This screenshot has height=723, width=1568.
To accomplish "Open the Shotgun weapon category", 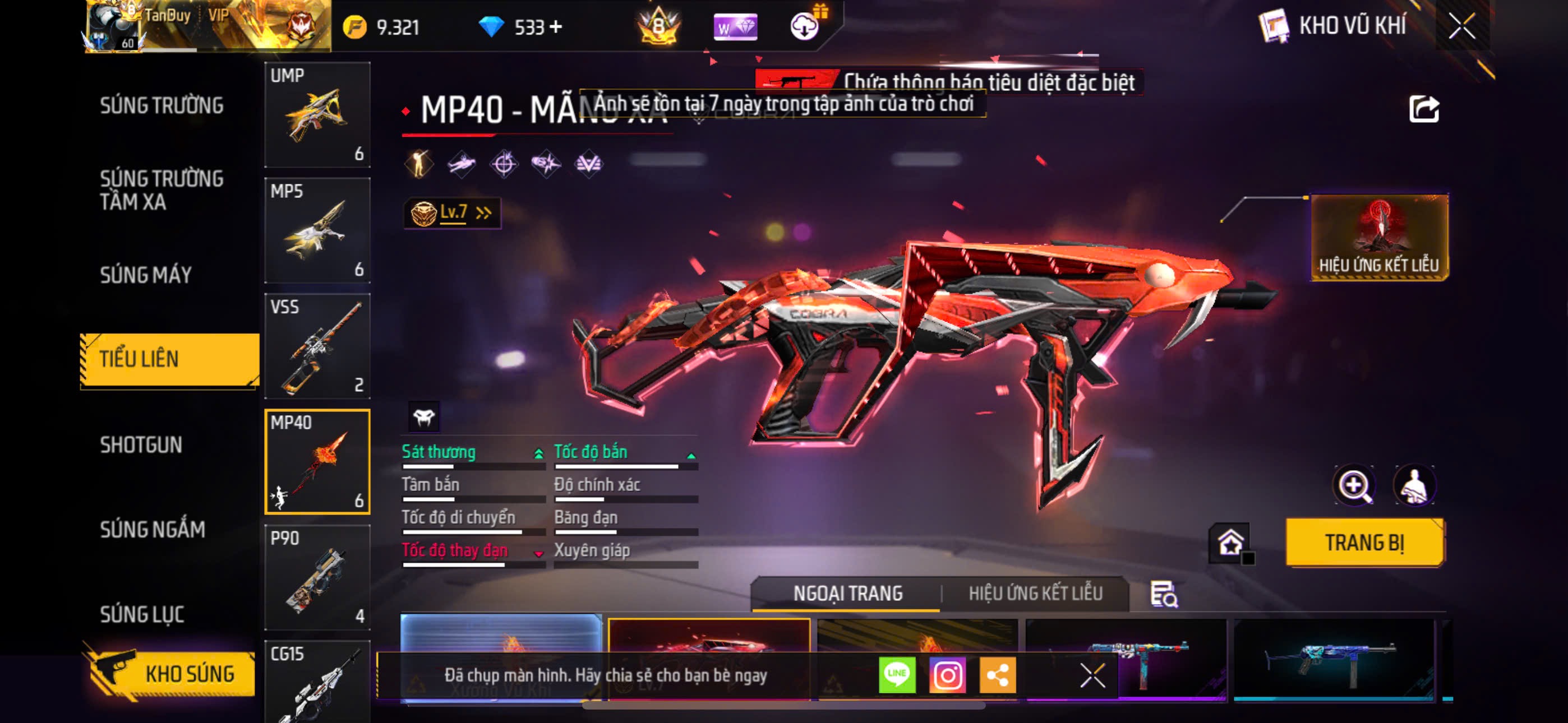I will pos(141,445).
